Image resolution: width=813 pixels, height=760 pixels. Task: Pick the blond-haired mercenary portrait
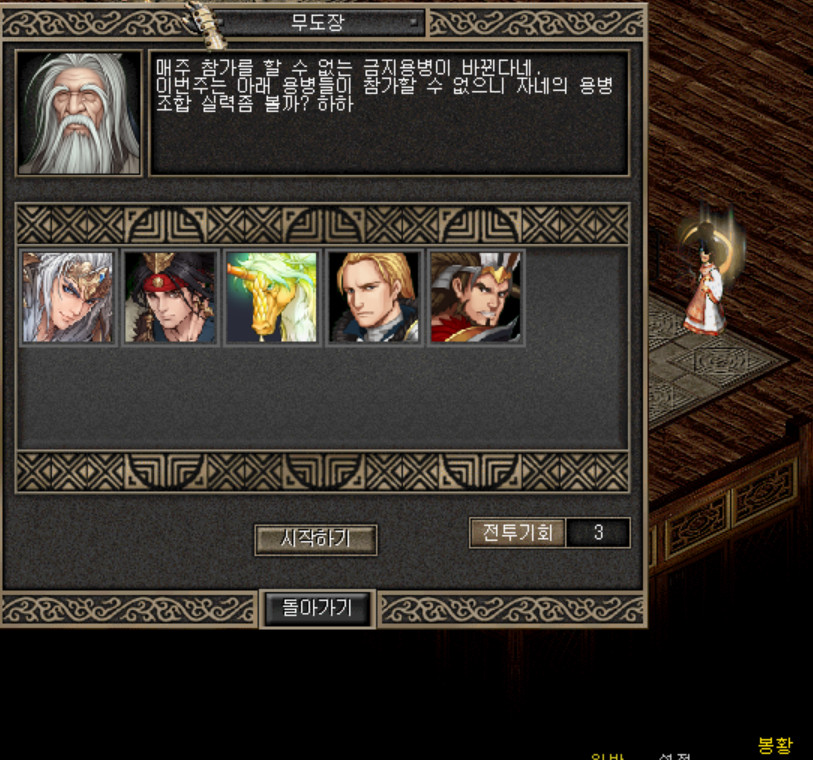(374, 297)
